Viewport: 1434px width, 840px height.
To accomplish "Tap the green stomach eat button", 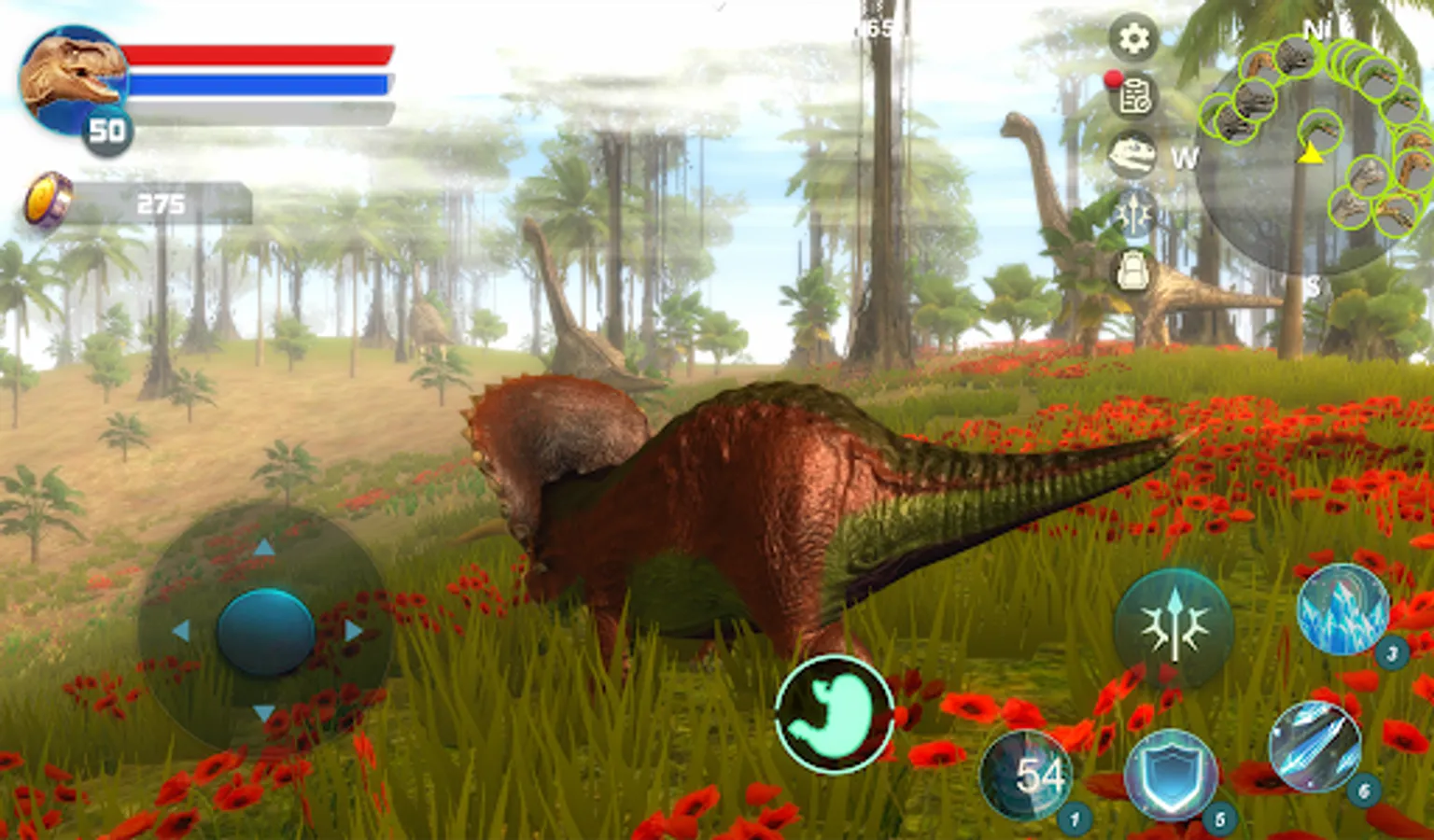I will pyautogui.click(x=834, y=714).
